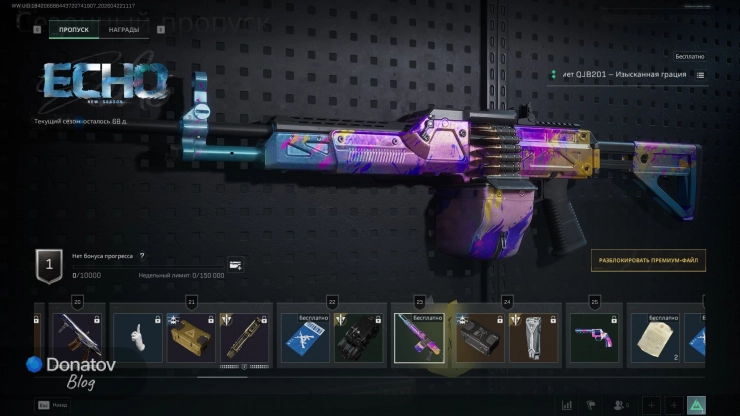
Task: Unlock the premium file with the gold button
Action: point(647,260)
